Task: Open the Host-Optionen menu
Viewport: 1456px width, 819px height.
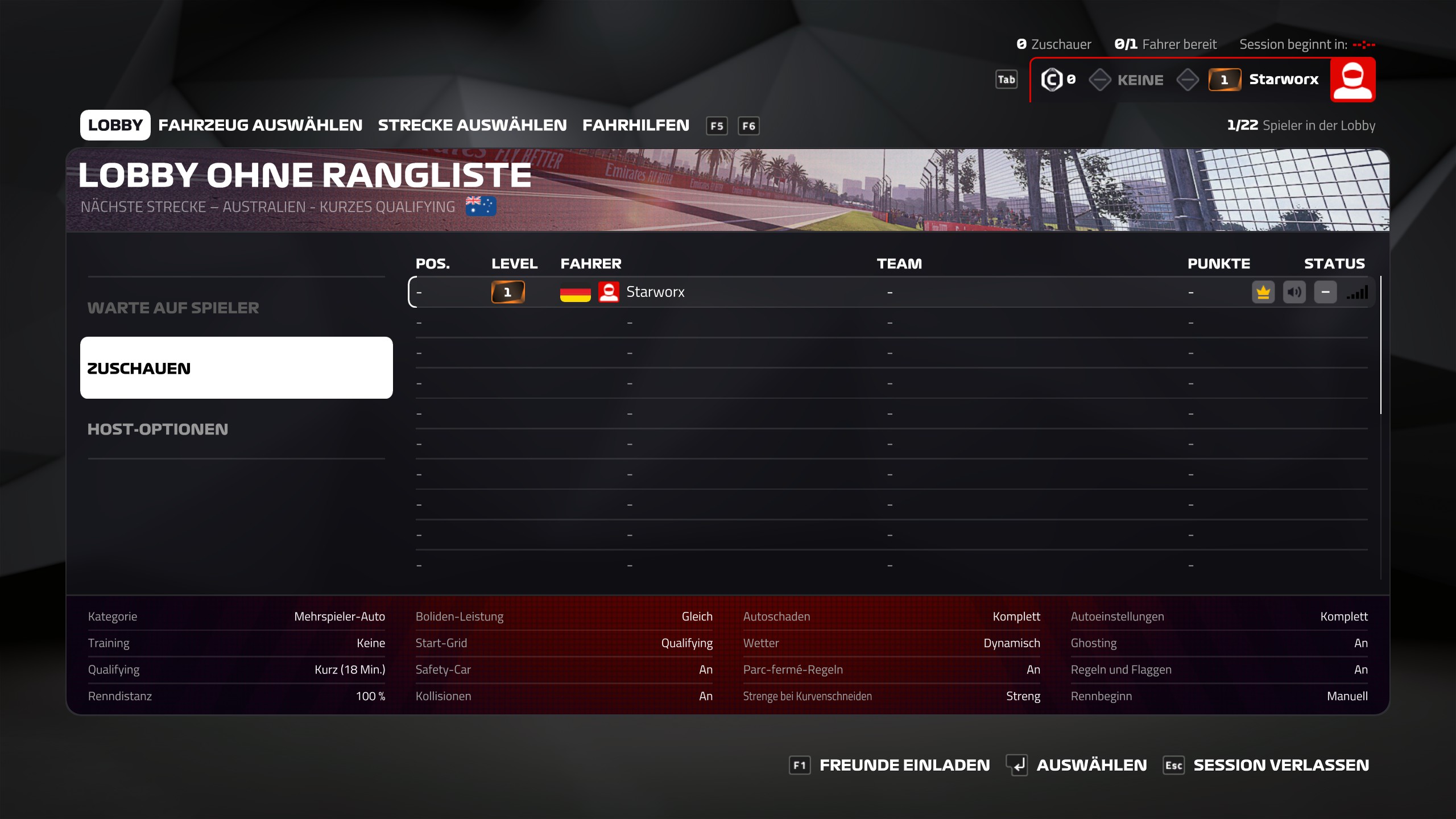Action: click(158, 429)
